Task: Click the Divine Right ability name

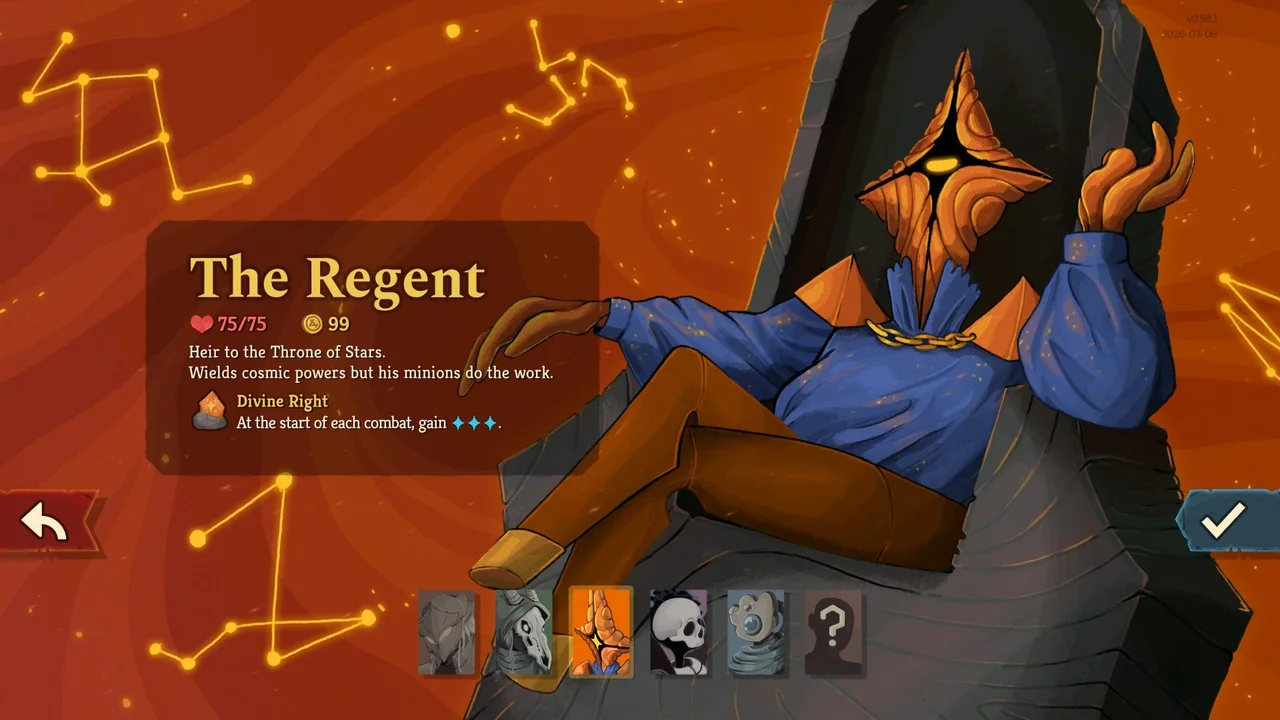Action: point(281,401)
